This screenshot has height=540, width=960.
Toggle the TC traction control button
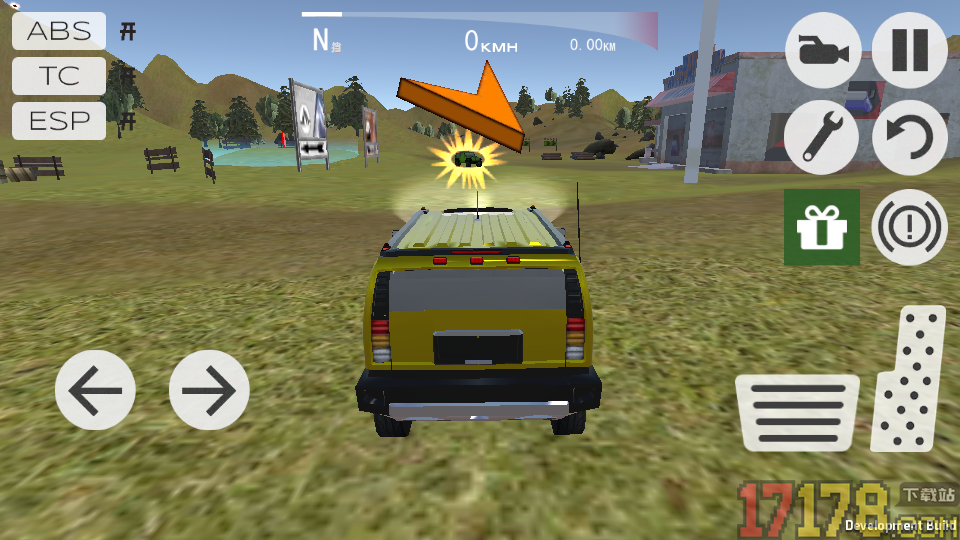click(59, 76)
